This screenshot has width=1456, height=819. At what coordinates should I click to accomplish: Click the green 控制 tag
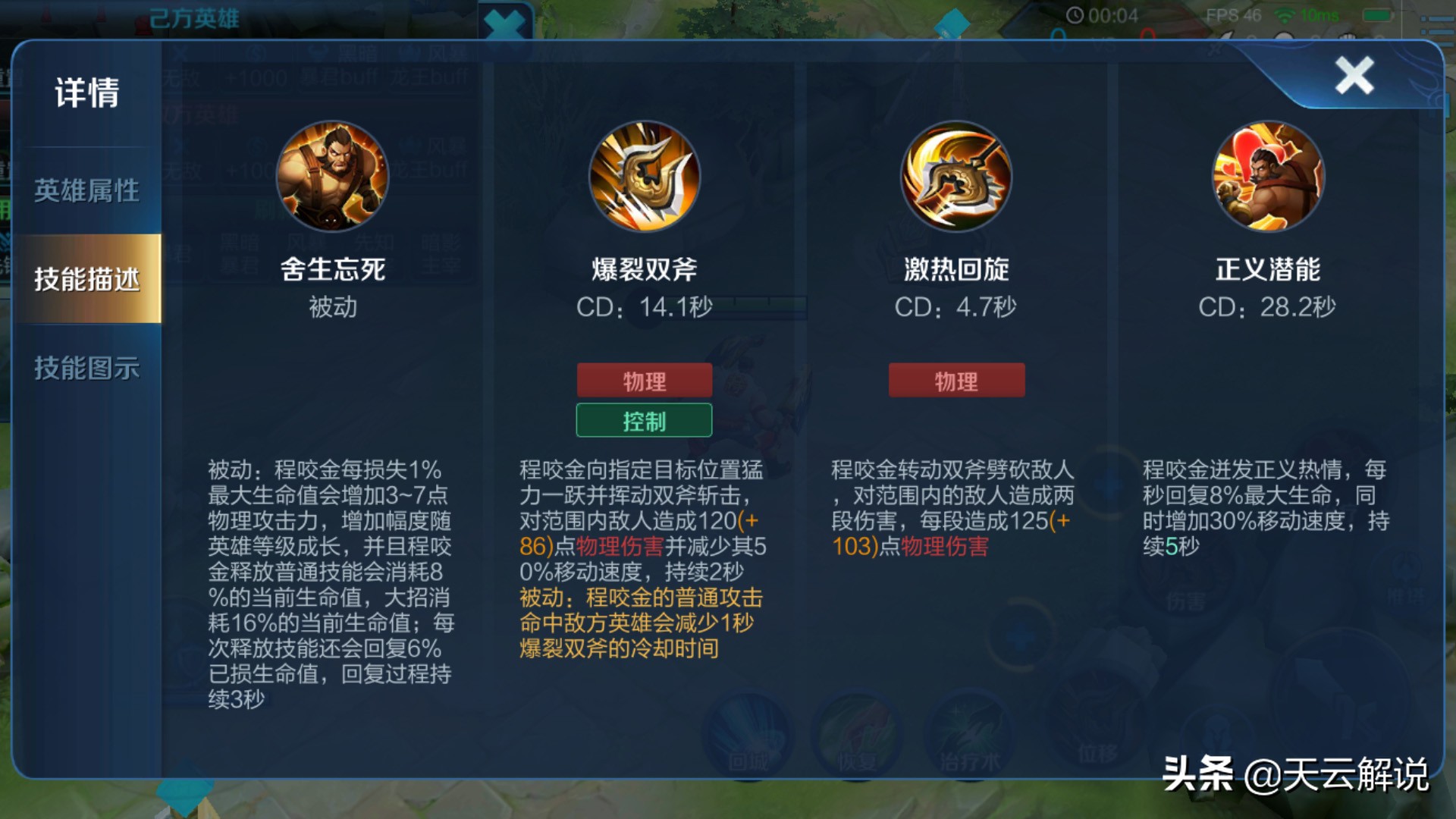click(x=644, y=420)
